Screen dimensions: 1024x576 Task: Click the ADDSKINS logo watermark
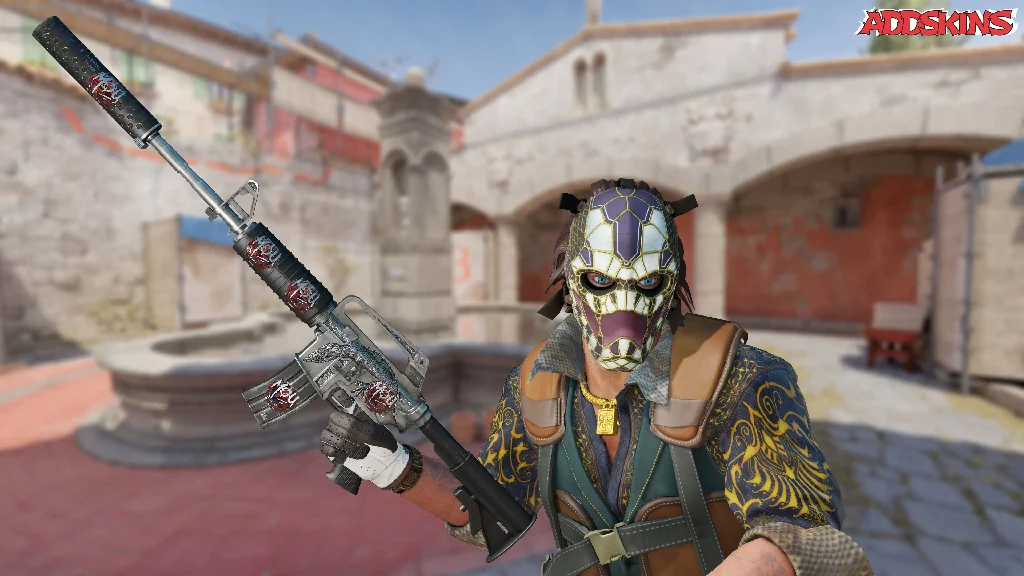point(936,22)
